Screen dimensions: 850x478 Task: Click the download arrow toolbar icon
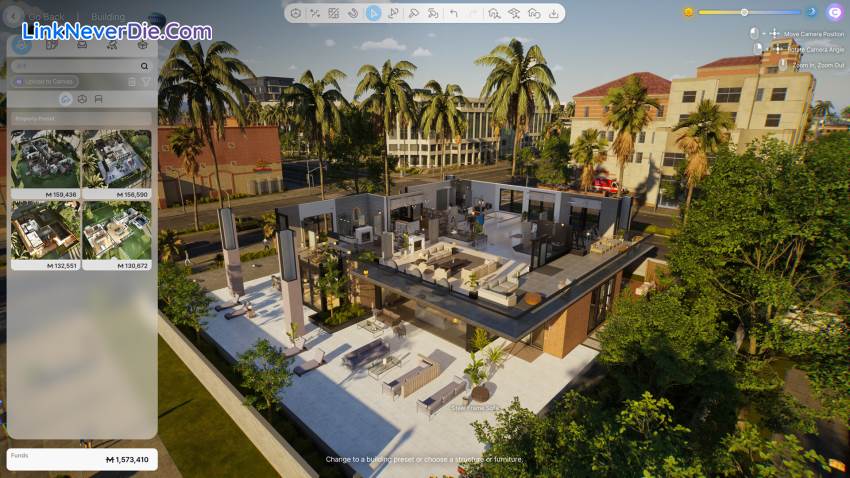coord(553,13)
